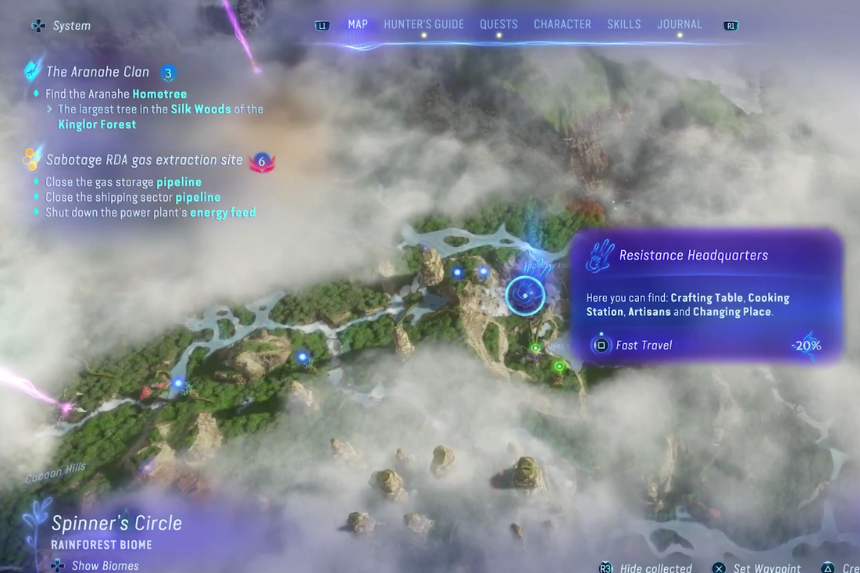Select the Character tab

(562, 24)
